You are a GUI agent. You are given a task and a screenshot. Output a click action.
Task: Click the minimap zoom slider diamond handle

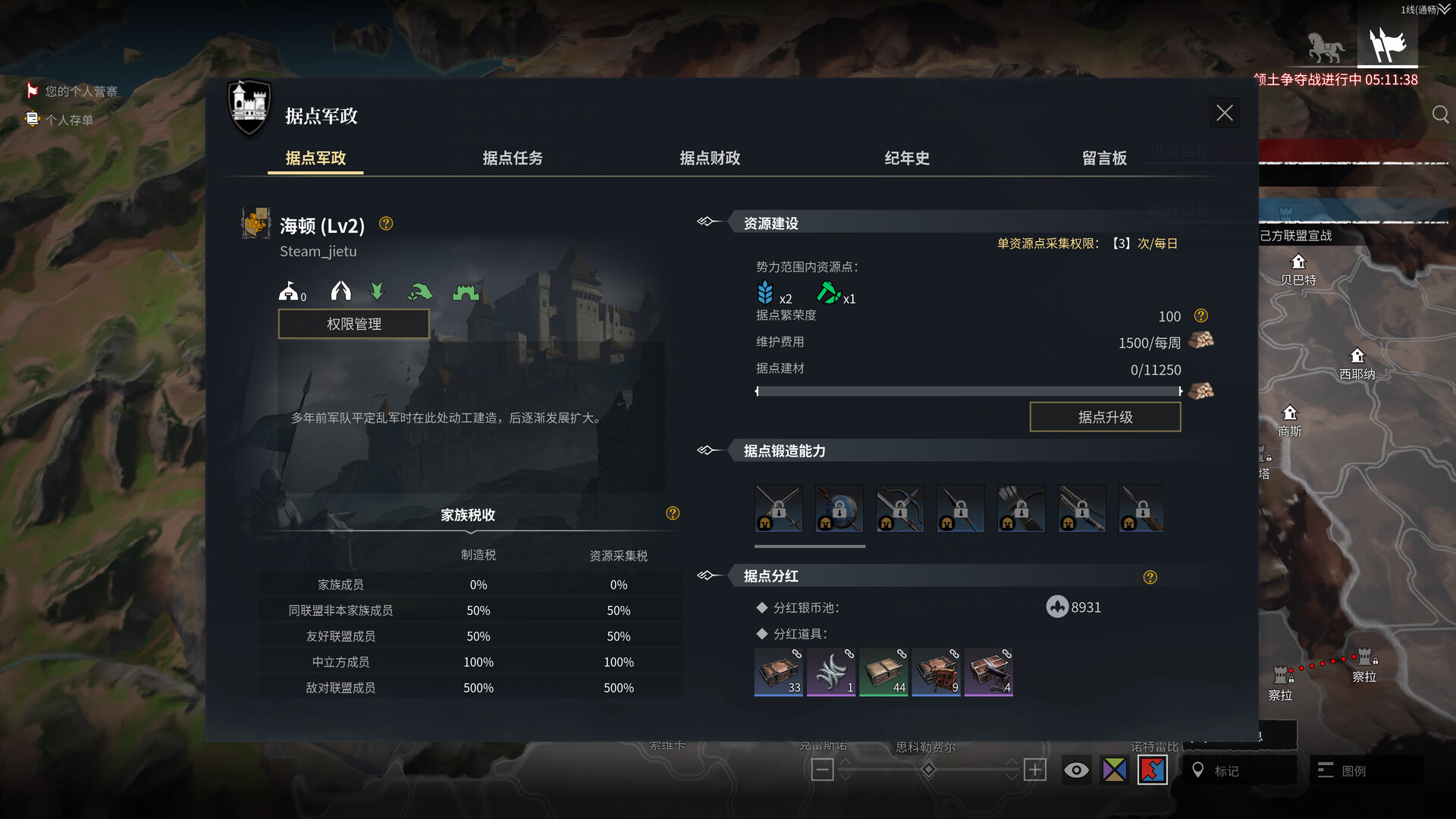pos(927,769)
